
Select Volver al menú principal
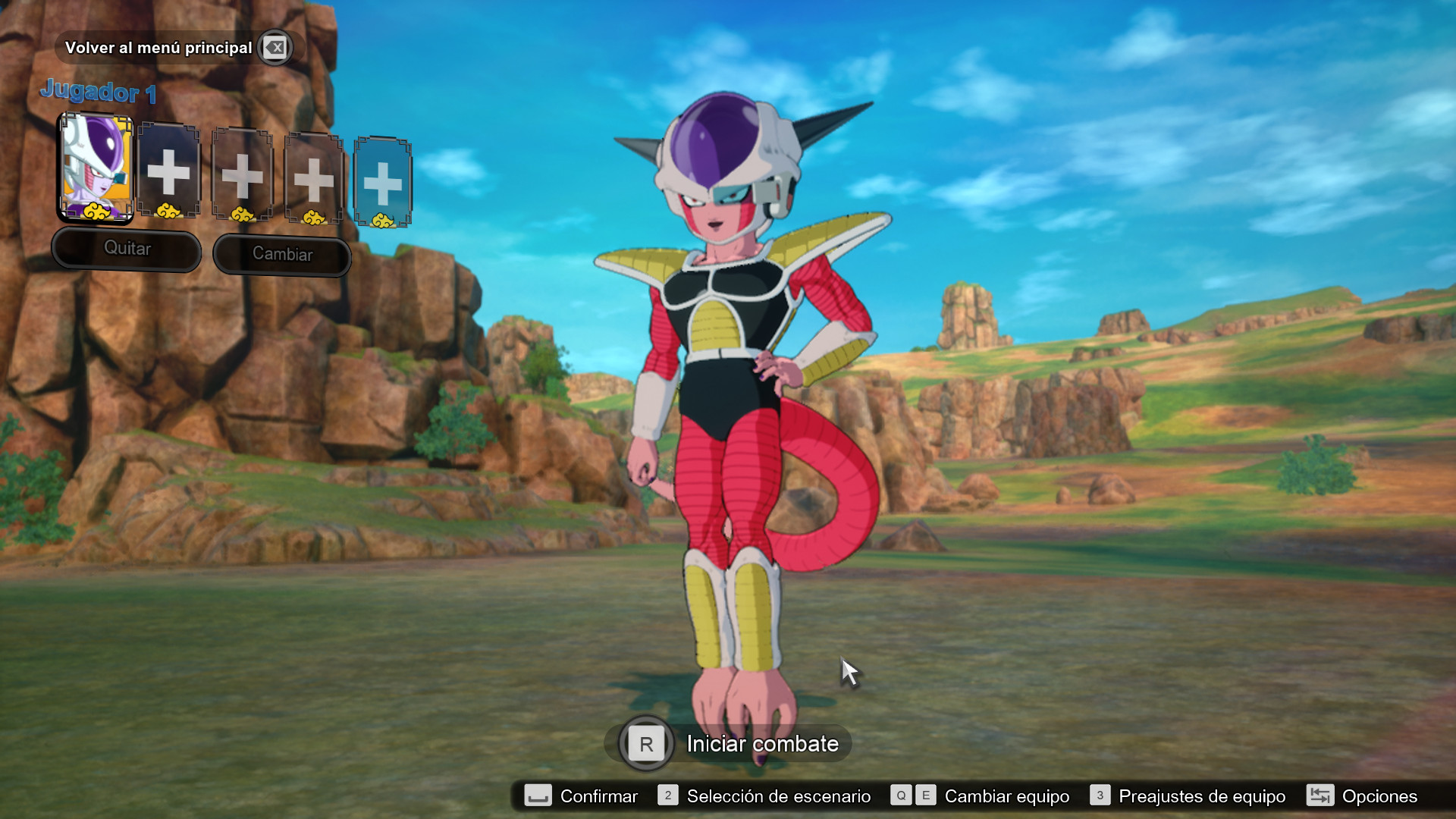coord(159,47)
